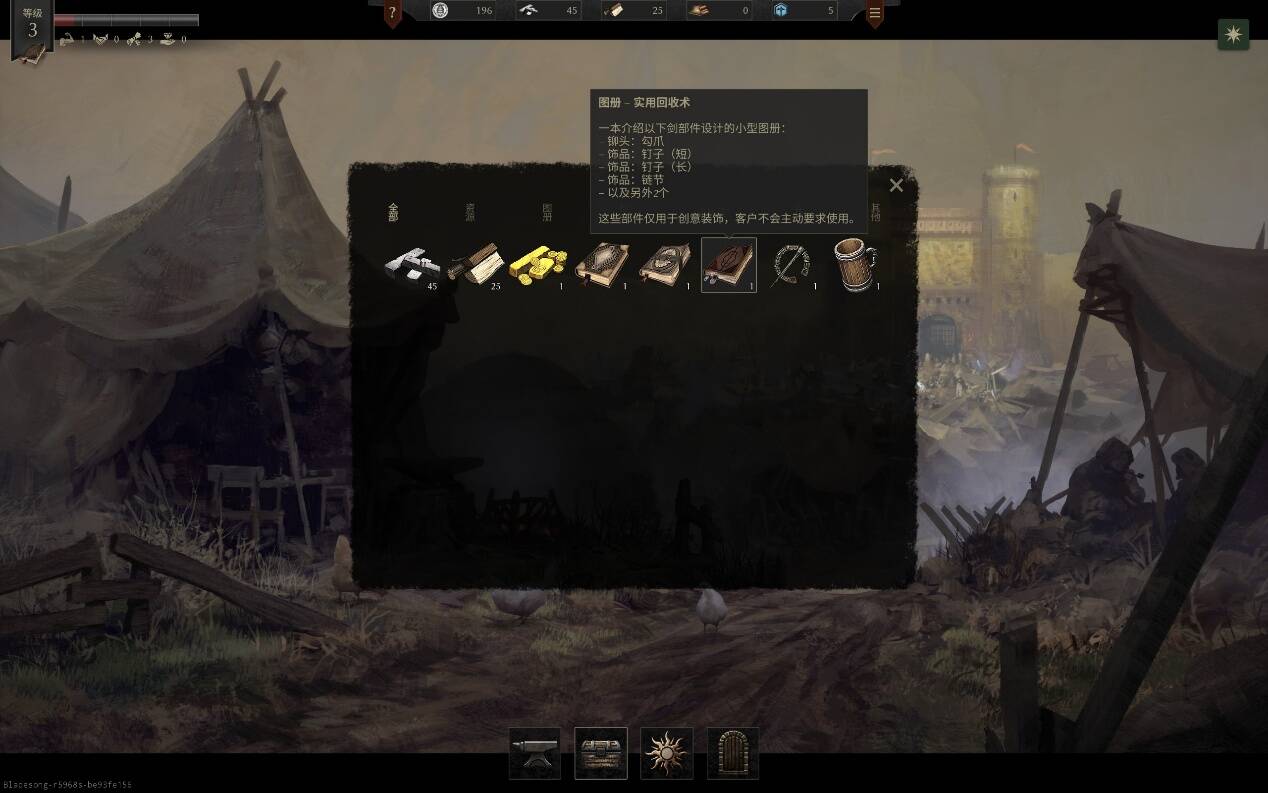Click the green star icon button
This screenshot has height=793, width=1268.
1233,34
